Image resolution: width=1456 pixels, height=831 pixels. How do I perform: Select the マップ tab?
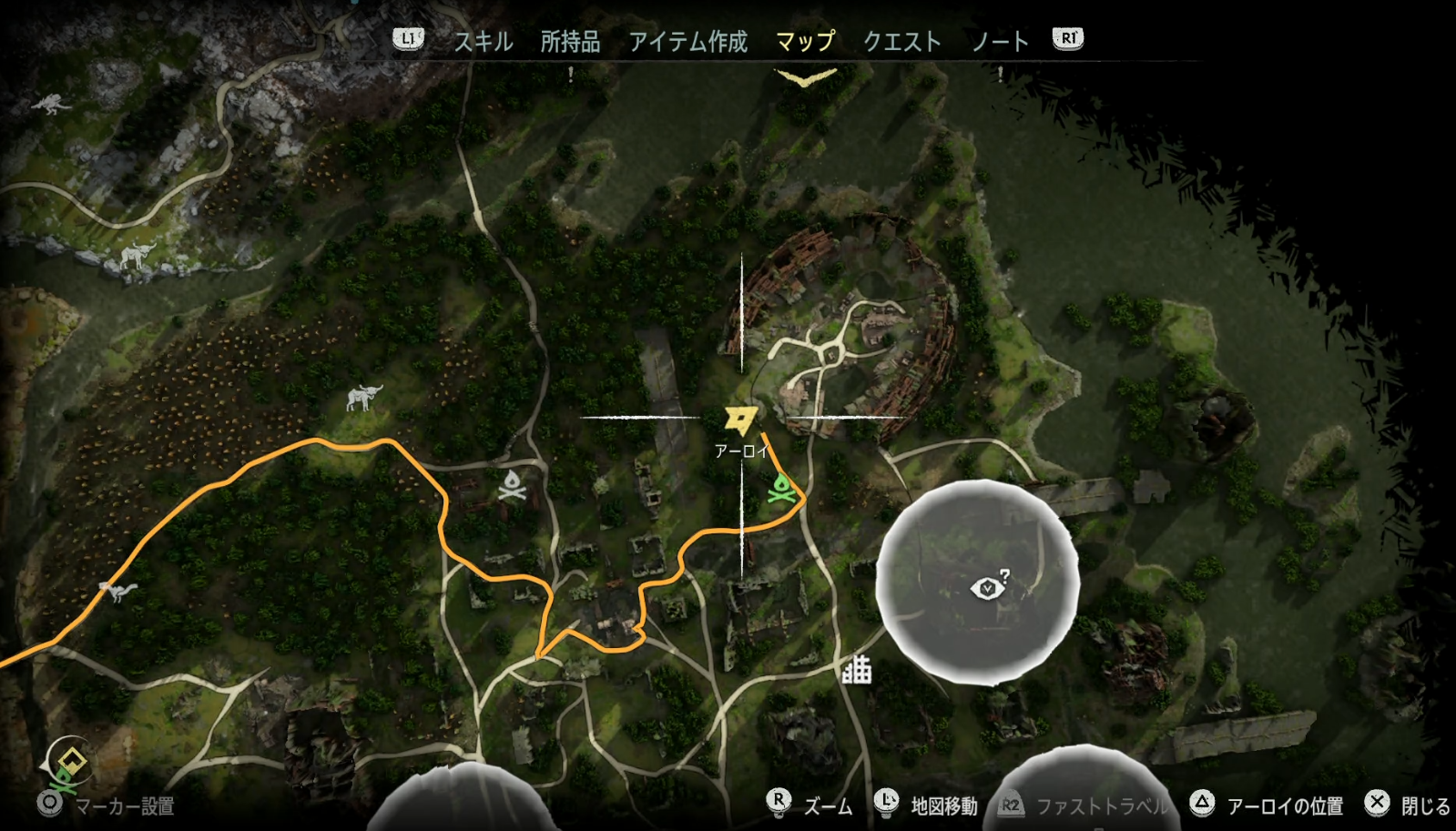[805, 41]
